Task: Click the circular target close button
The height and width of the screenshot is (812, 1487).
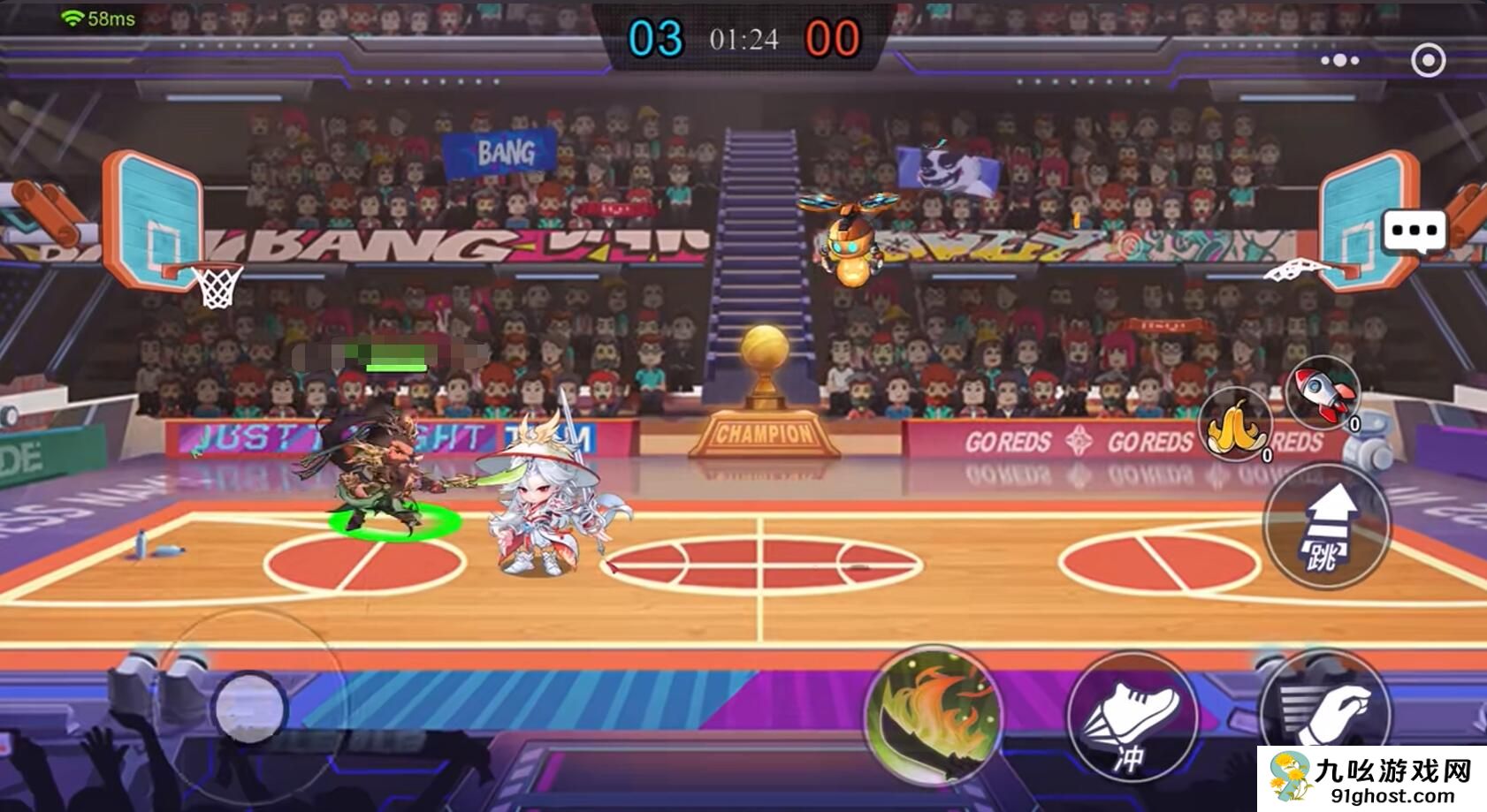Action: point(1429,60)
